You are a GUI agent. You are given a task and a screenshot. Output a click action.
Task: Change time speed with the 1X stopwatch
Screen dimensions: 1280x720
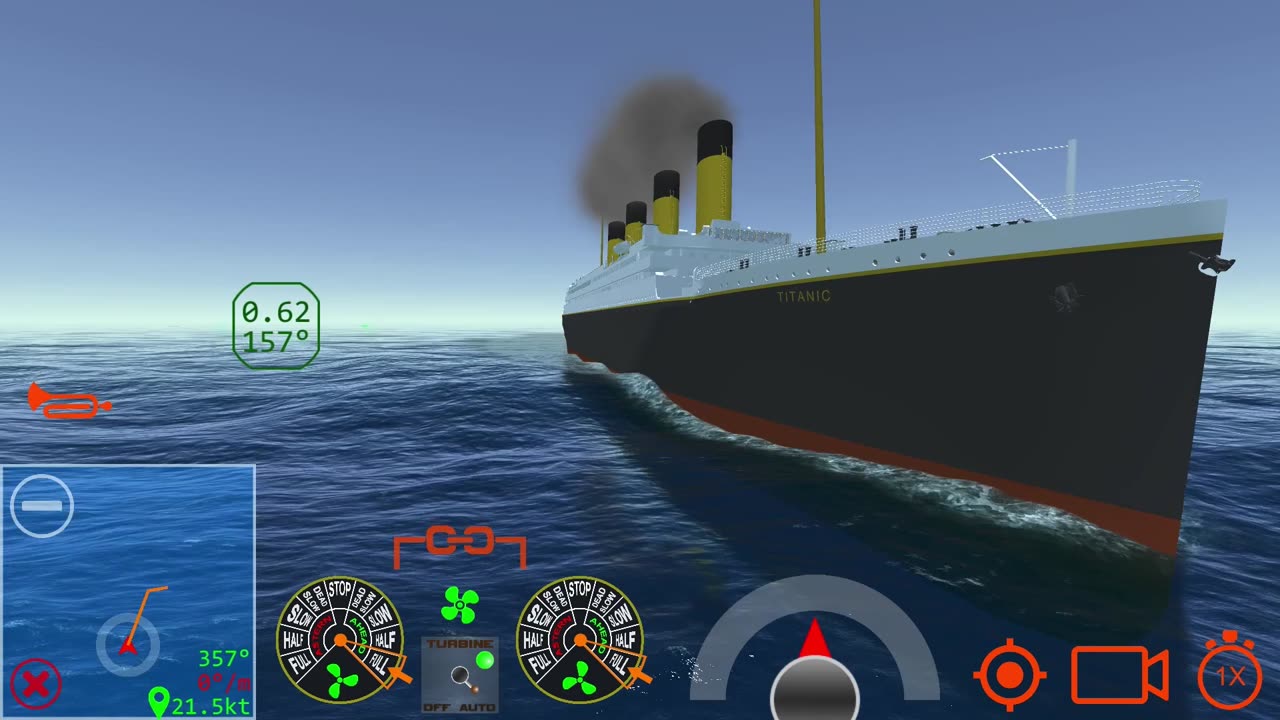(1230, 675)
